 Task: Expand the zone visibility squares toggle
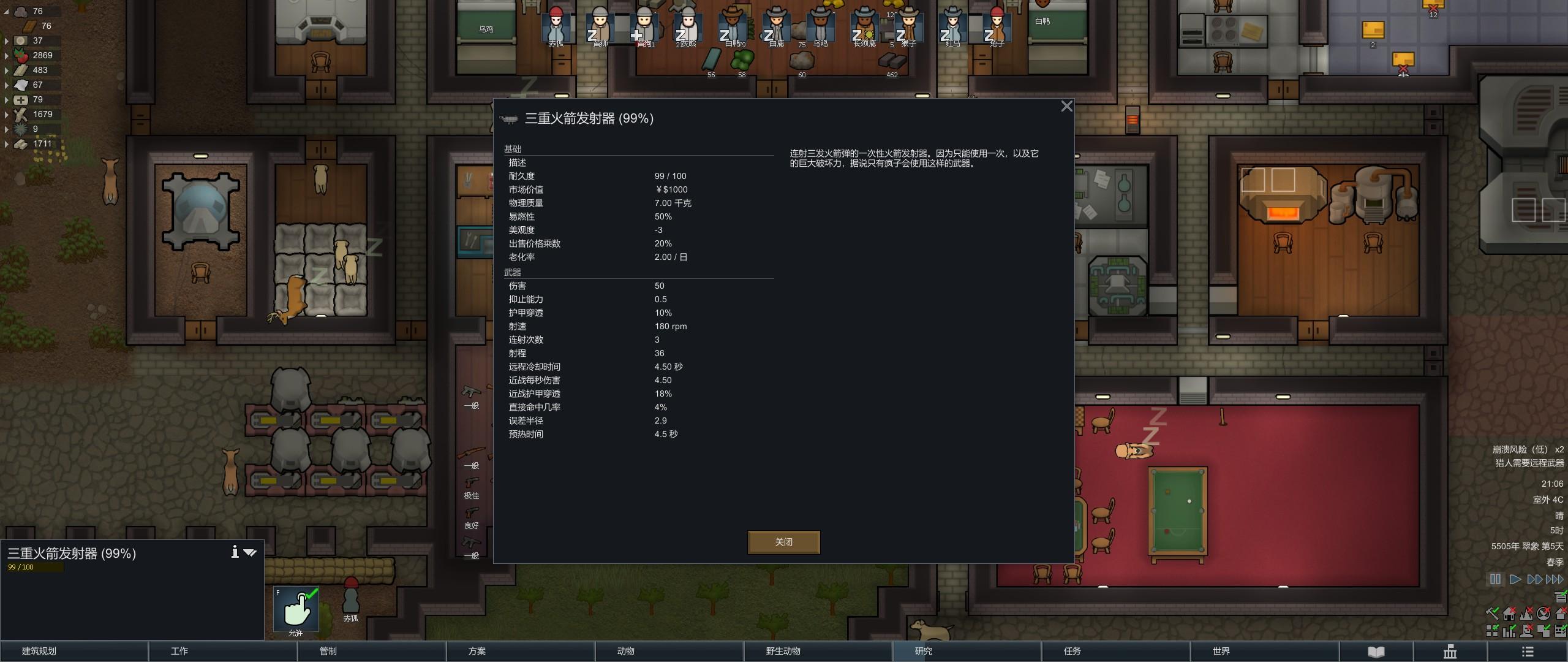(x=1492, y=631)
